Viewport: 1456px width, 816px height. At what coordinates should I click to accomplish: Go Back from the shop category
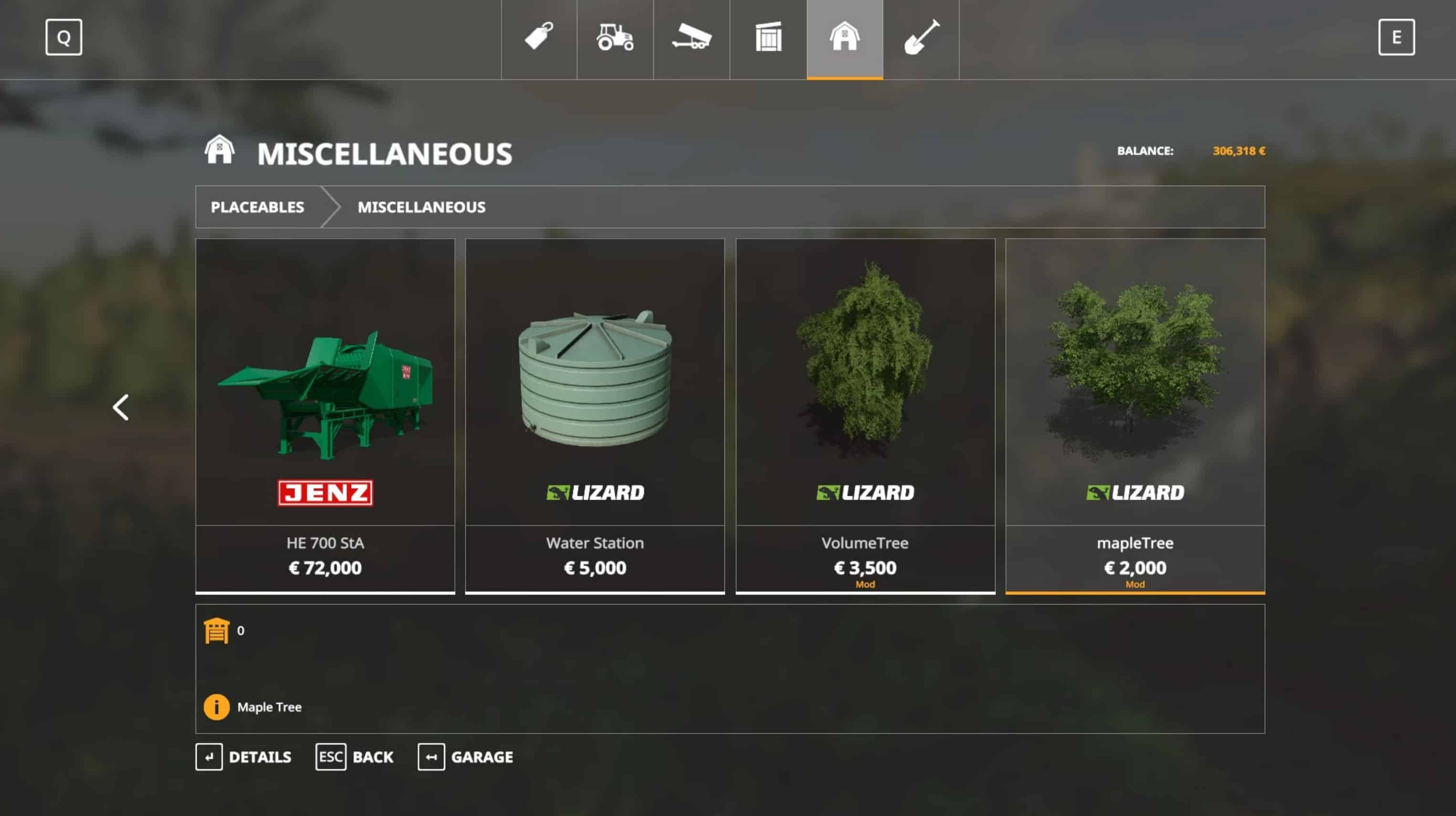click(x=355, y=757)
